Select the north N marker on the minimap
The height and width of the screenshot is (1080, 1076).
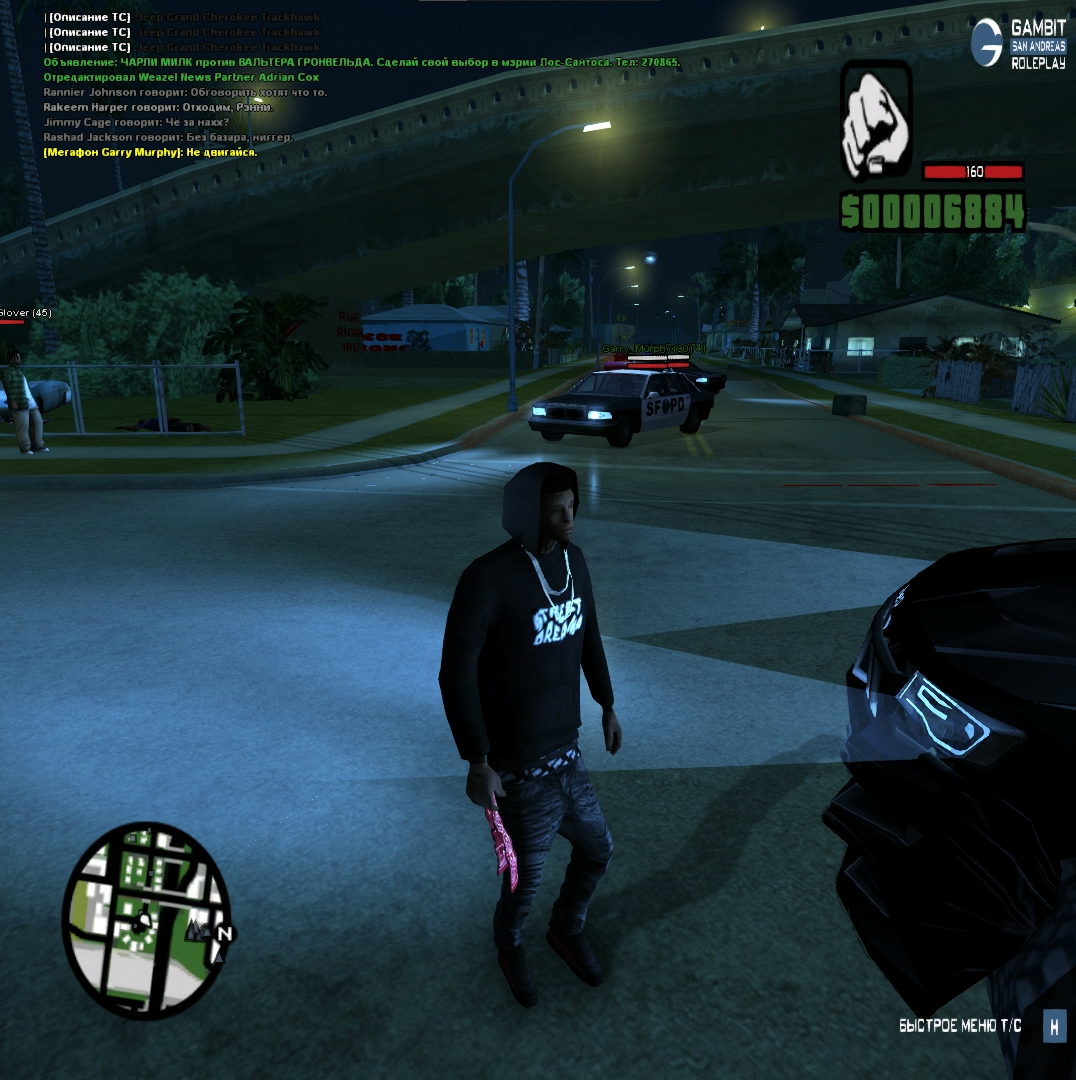click(225, 935)
